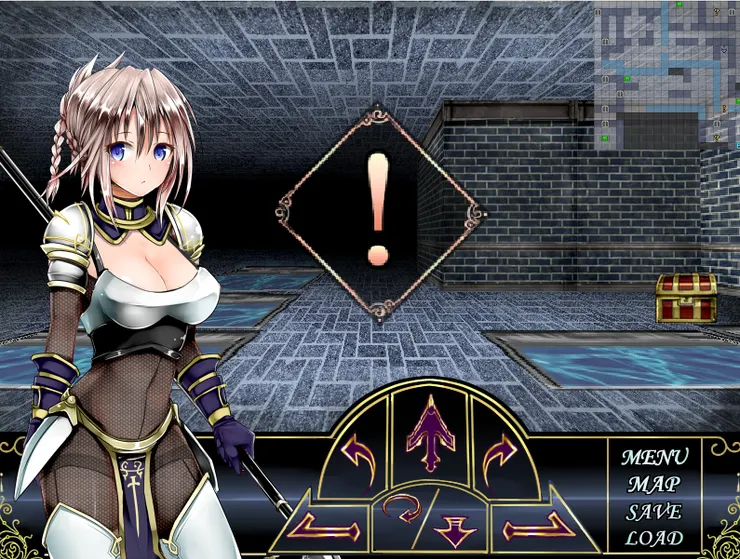Turn left with the curved left arrow
Screen dimensions: 740x559
[x=360, y=458]
